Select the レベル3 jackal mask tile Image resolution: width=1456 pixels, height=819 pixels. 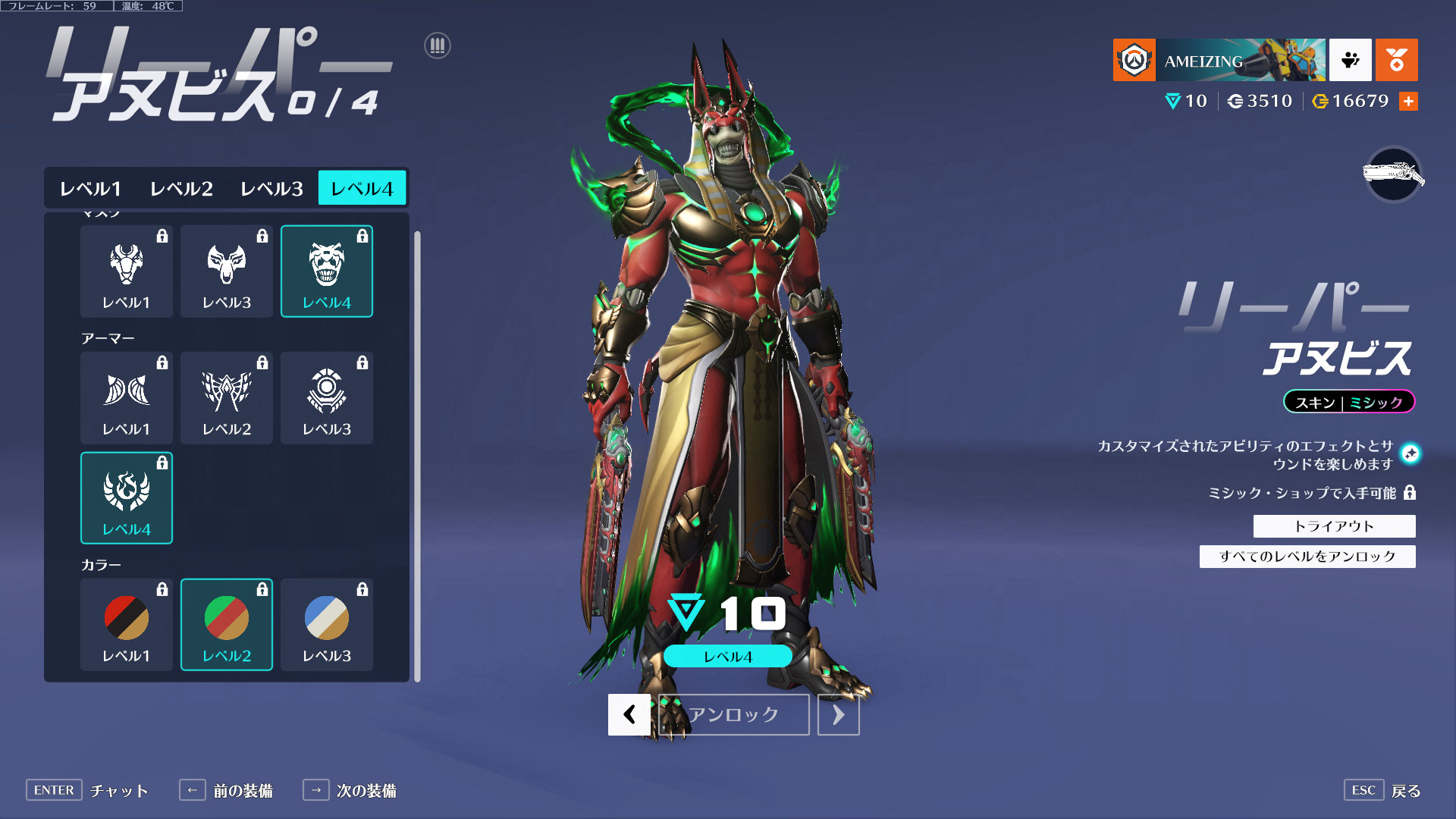227,271
